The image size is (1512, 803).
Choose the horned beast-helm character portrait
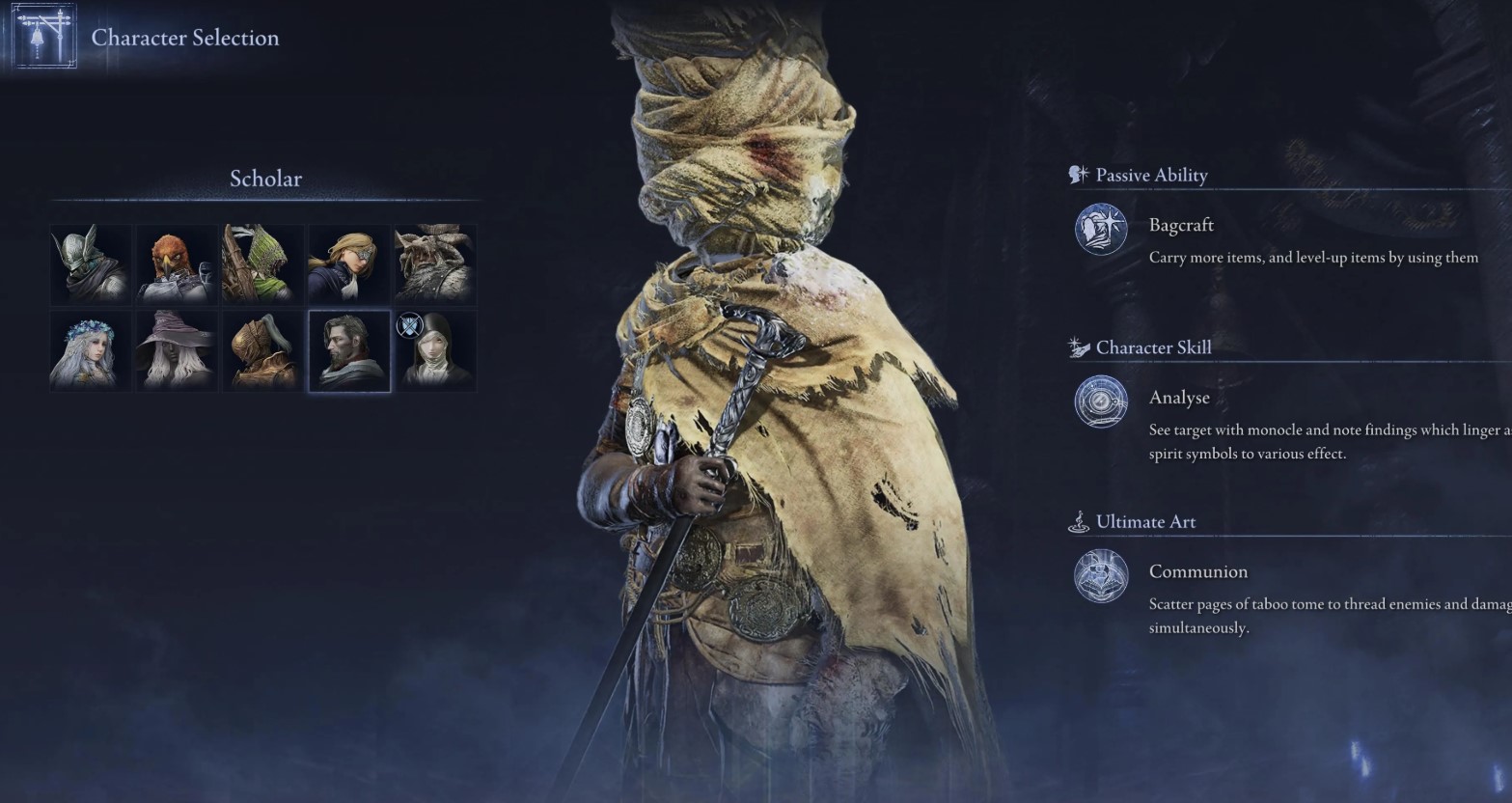click(434, 263)
